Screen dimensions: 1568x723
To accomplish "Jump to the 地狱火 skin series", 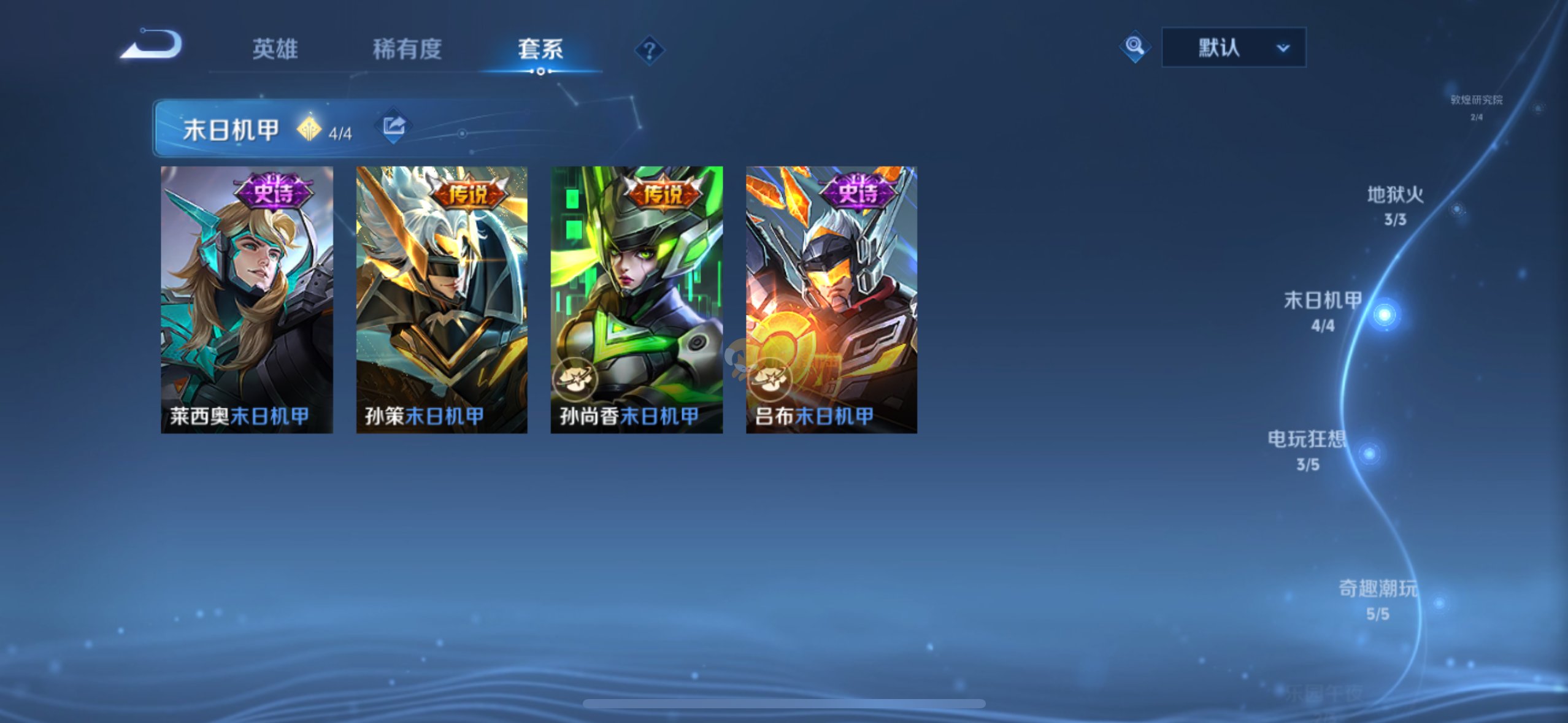I will point(1395,205).
